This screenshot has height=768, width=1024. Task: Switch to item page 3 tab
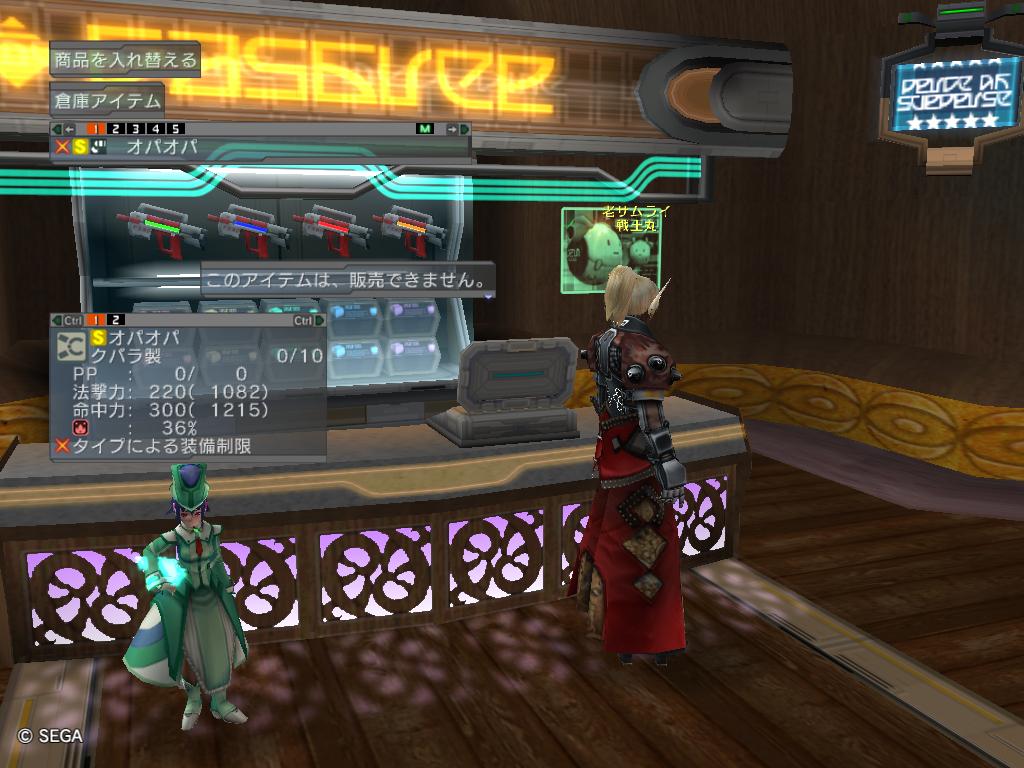coord(135,129)
